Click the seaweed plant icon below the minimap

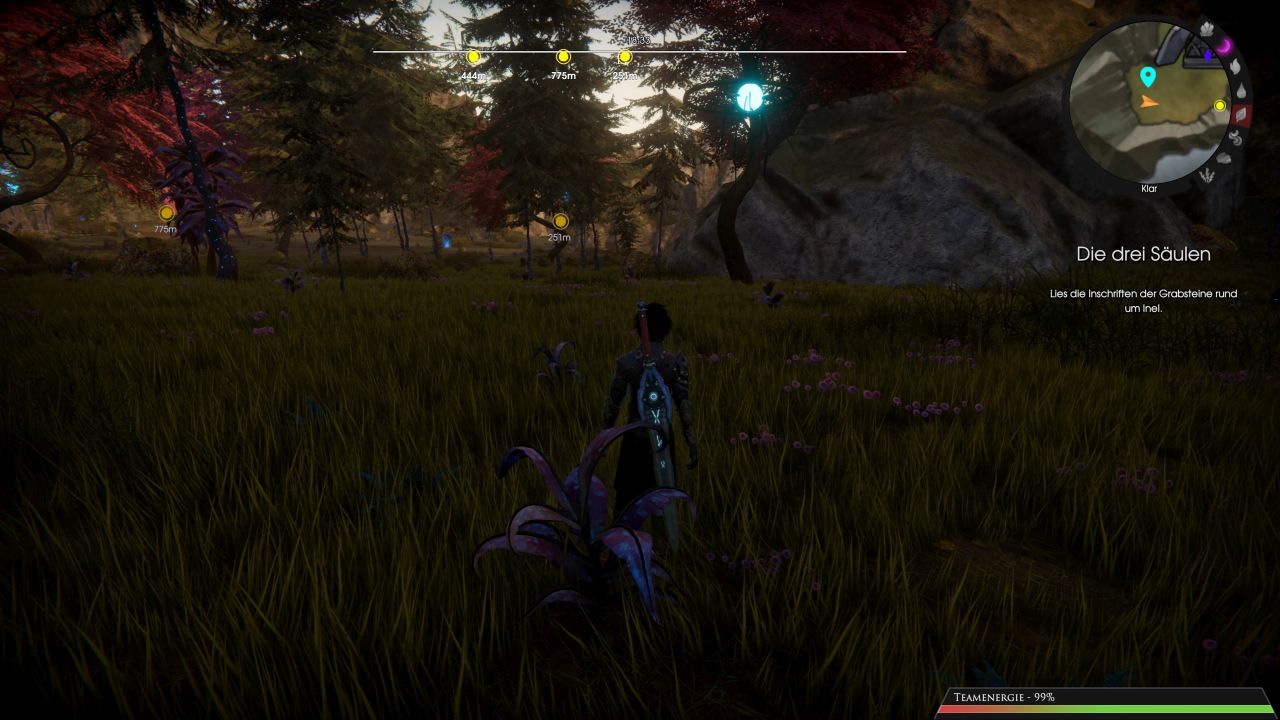tap(1207, 175)
